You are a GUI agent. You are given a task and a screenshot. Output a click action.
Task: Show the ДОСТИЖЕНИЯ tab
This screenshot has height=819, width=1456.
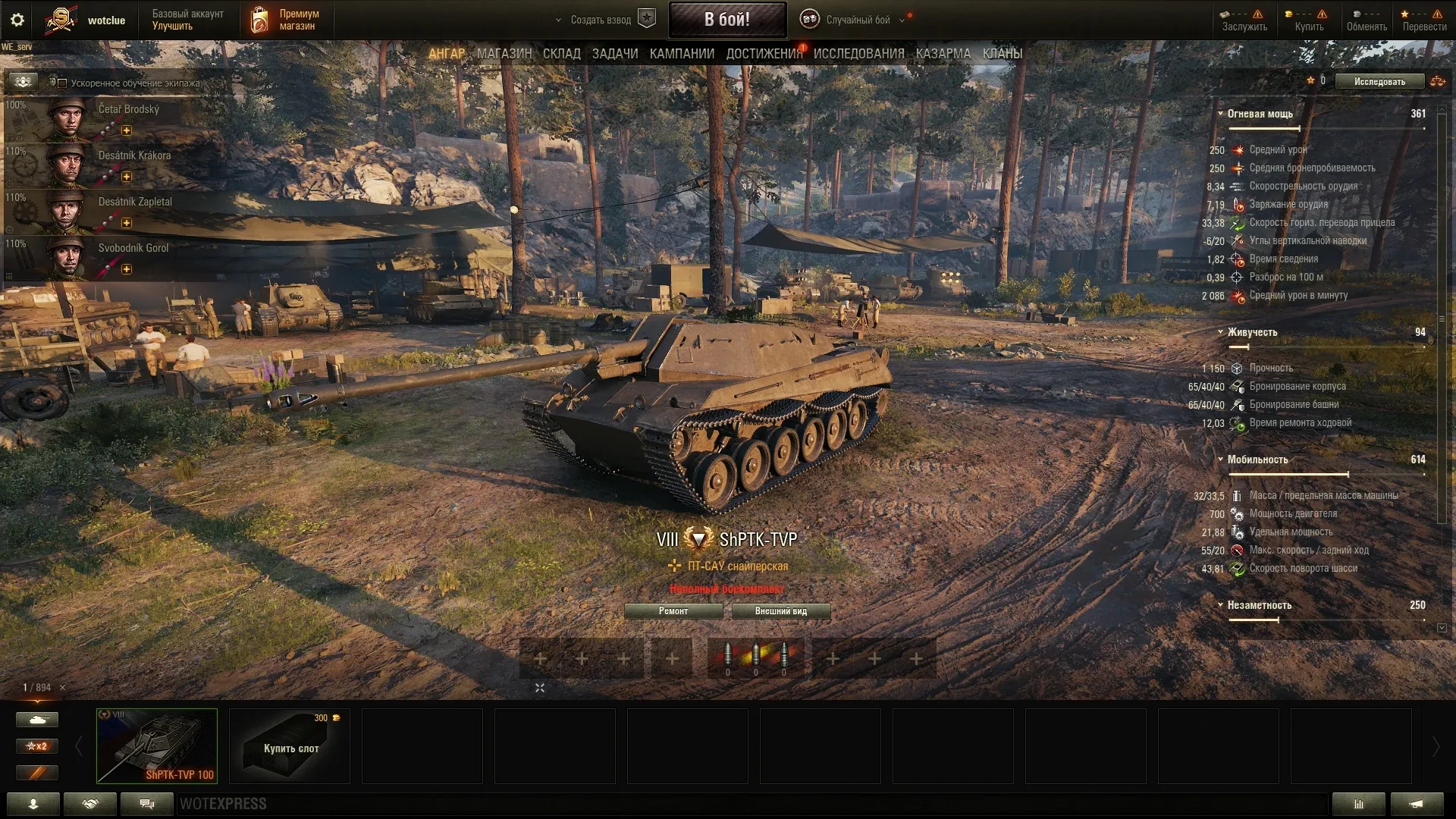(x=764, y=54)
